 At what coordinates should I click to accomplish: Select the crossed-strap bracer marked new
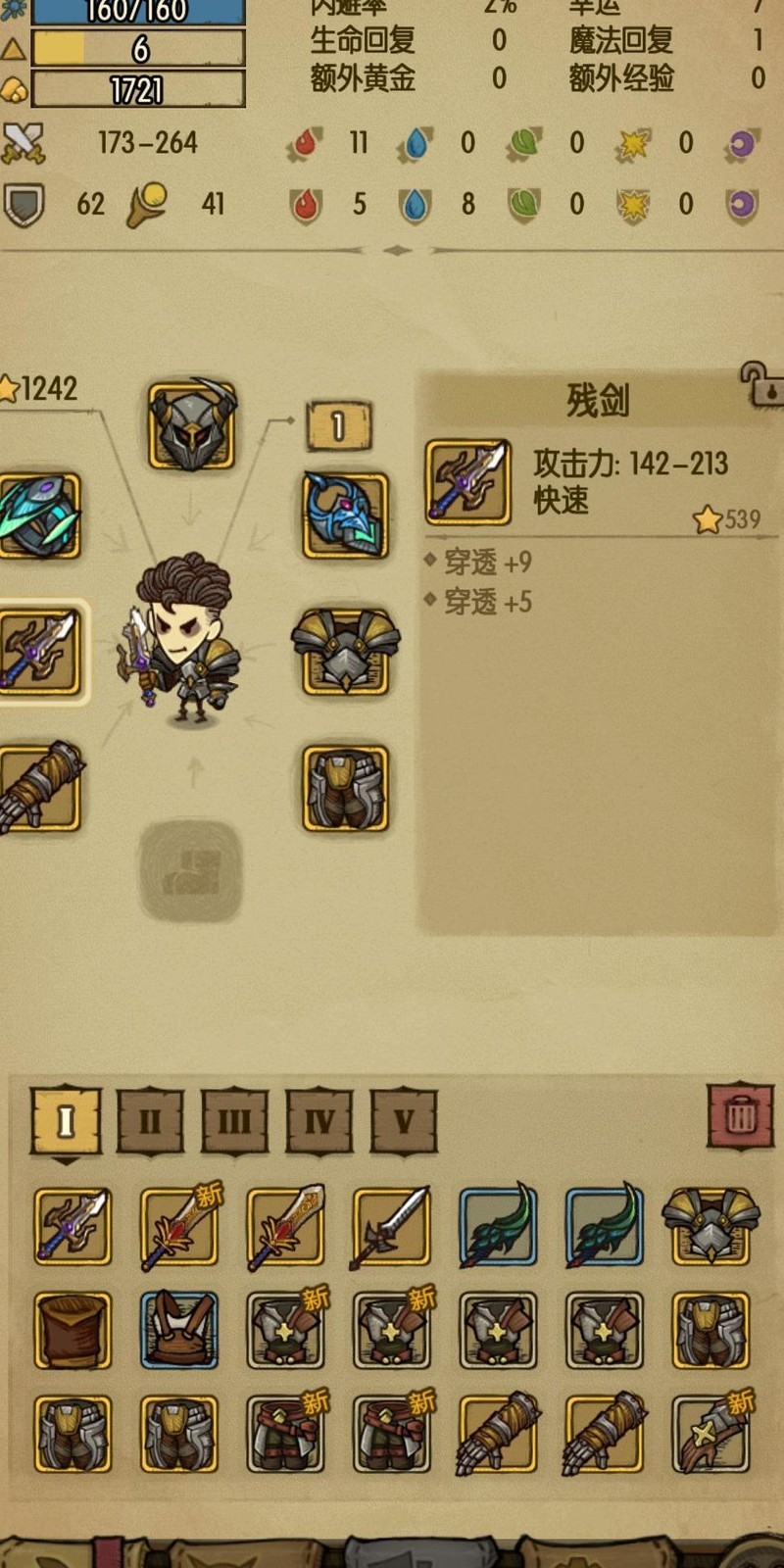click(710, 1434)
